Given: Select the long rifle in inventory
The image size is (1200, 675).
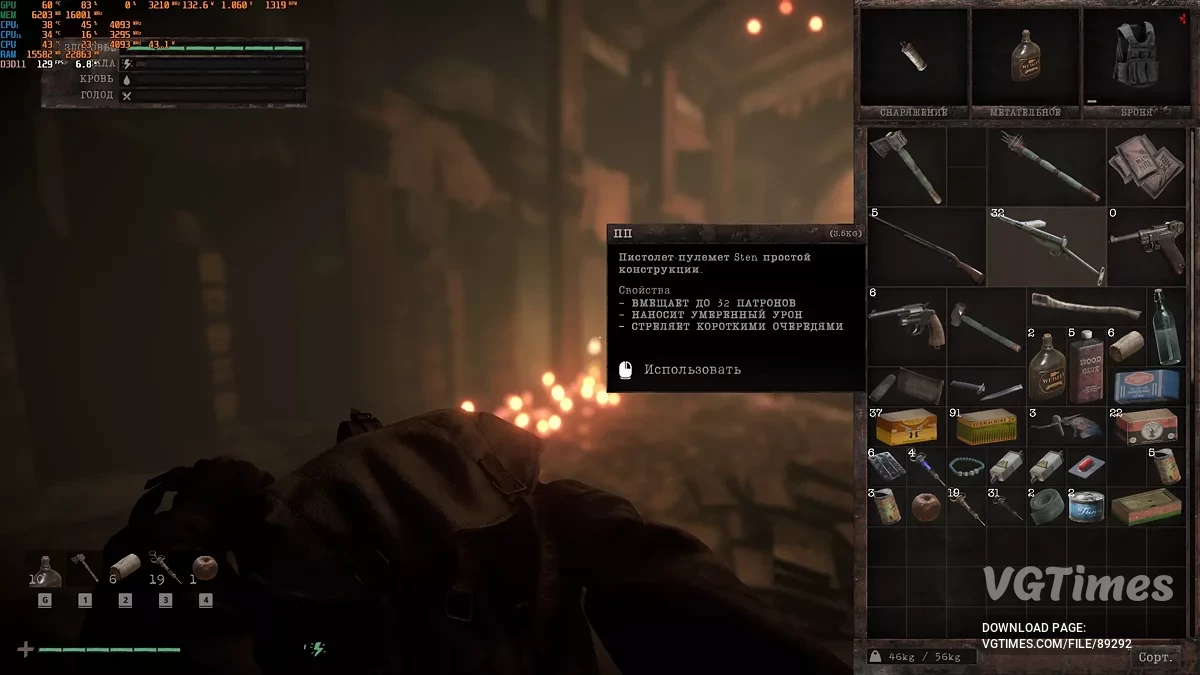Looking at the screenshot, I should (x=925, y=246).
